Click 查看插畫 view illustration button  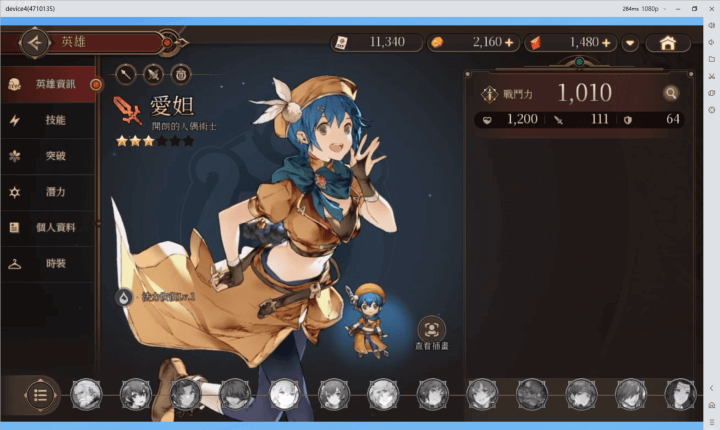click(x=431, y=329)
